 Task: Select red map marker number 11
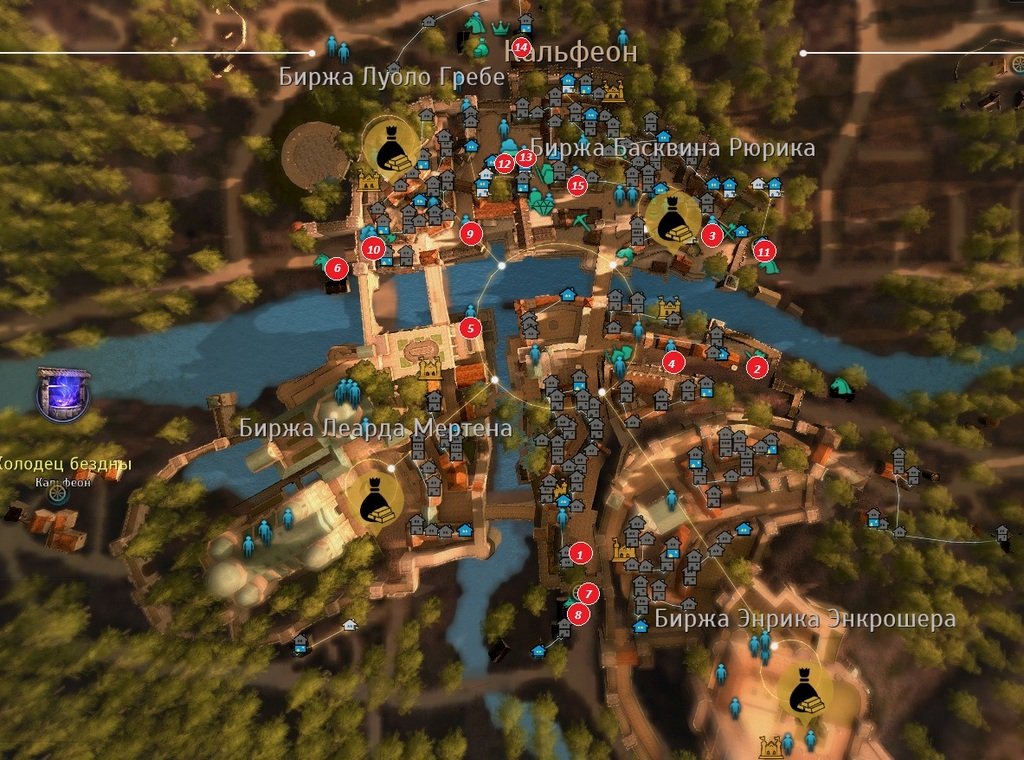point(765,250)
